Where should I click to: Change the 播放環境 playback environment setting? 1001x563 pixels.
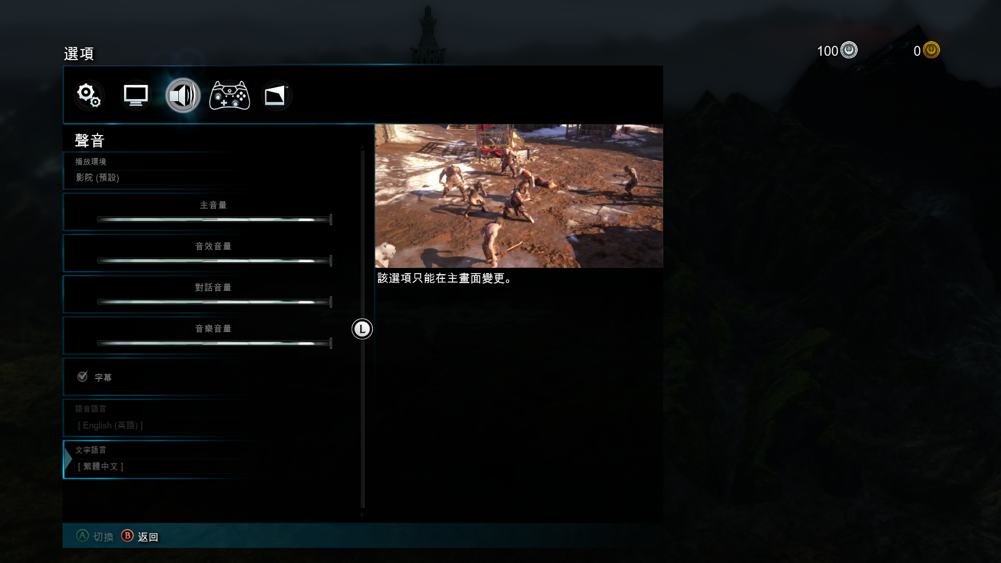[x=212, y=170]
